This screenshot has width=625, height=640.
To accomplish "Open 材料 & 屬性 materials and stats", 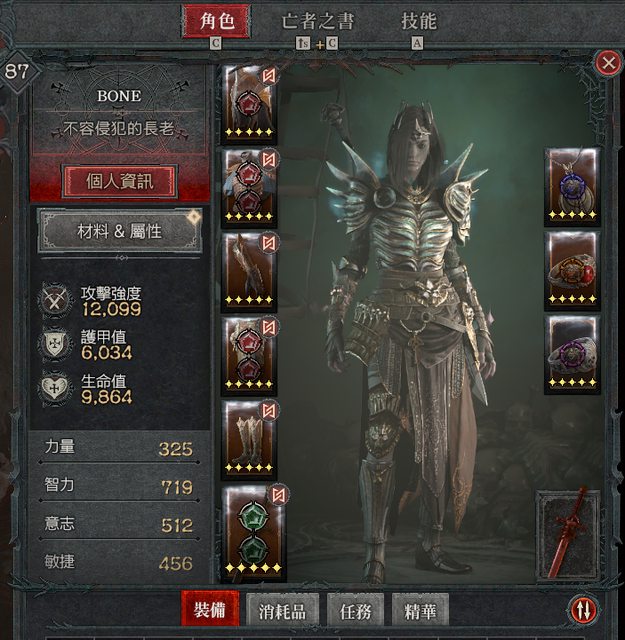I will click(120, 231).
